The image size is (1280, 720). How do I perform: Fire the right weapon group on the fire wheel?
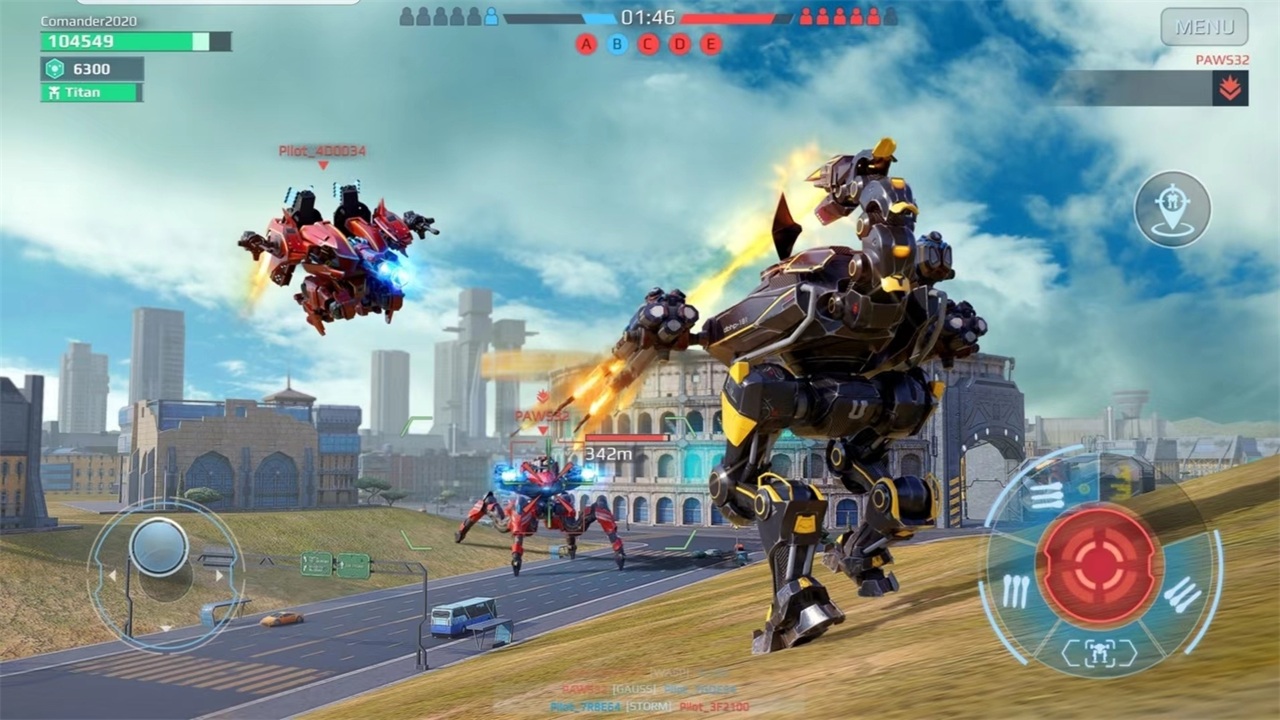[1183, 594]
